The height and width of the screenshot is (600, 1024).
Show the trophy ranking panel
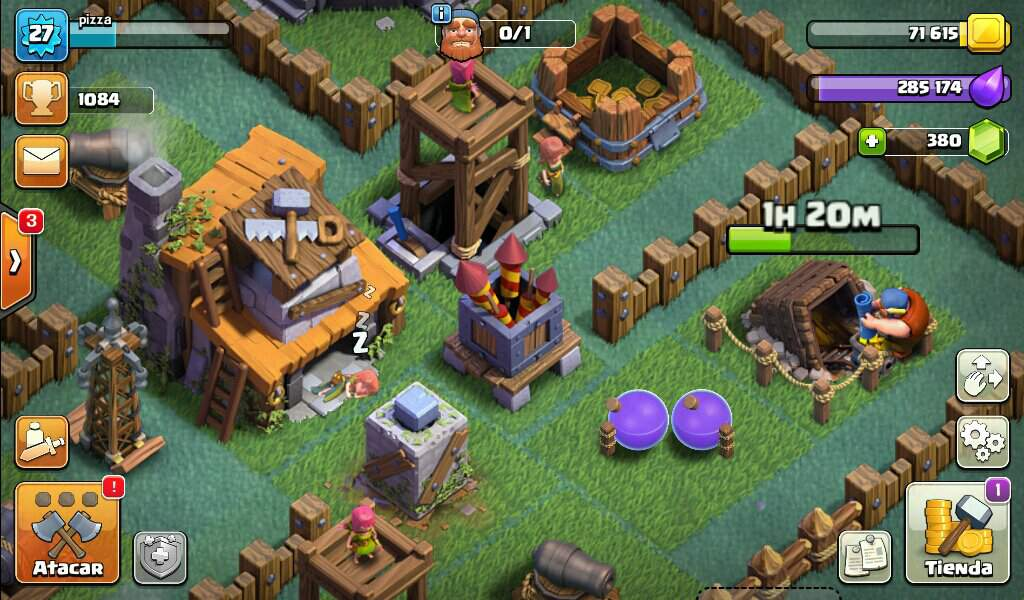click(41, 99)
